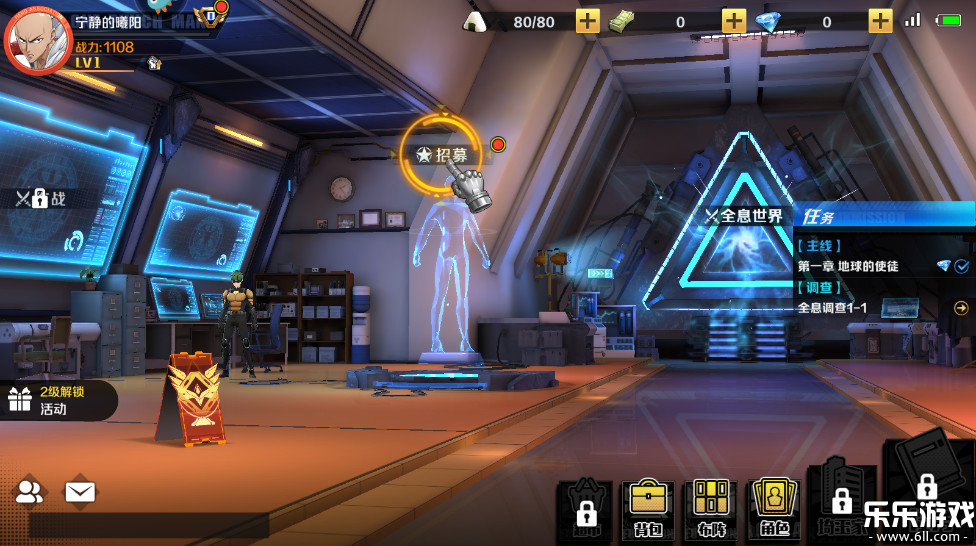Add more rice ball stamina

point(587,21)
